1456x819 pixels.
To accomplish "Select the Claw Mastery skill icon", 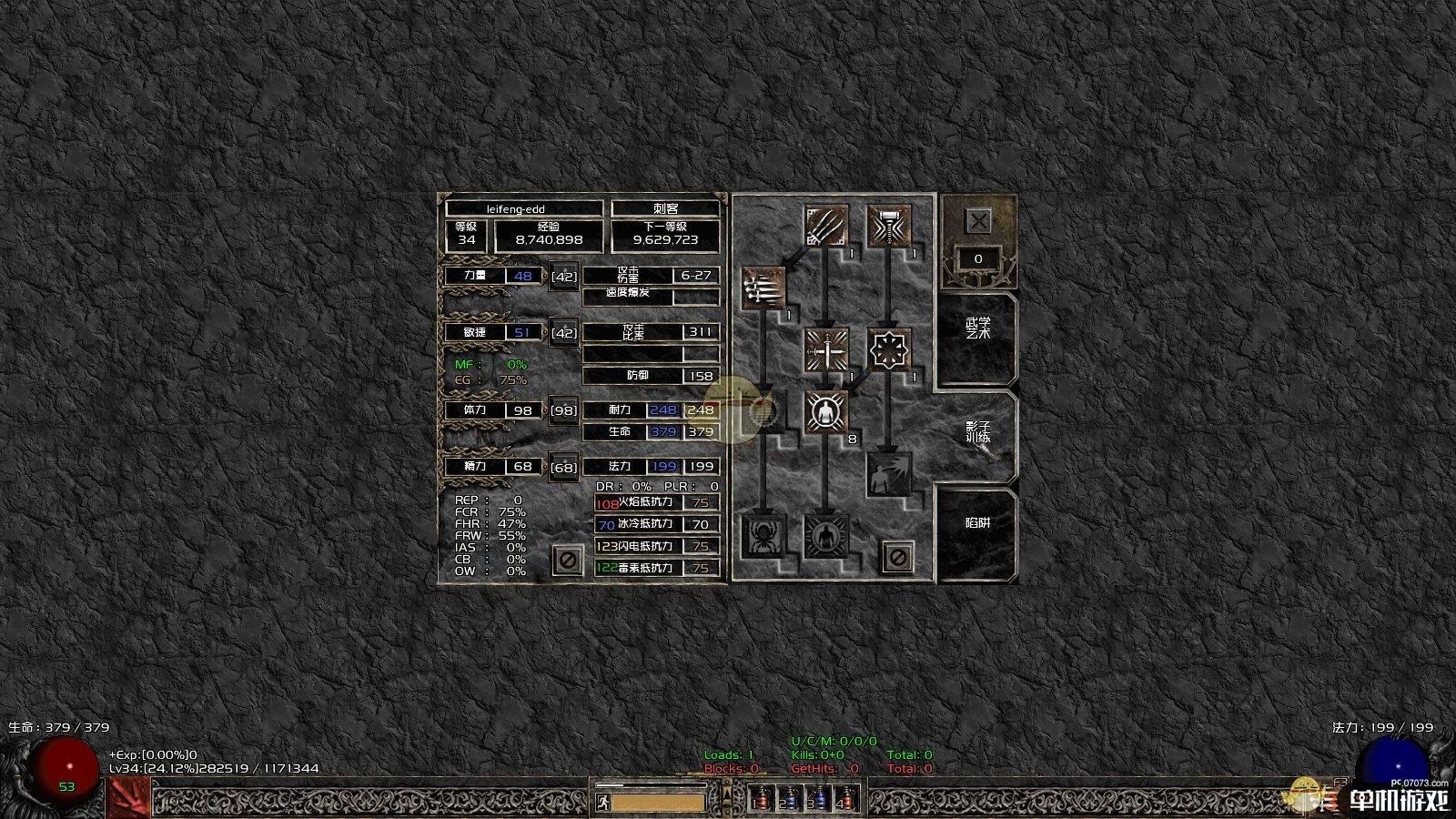I will click(826, 227).
